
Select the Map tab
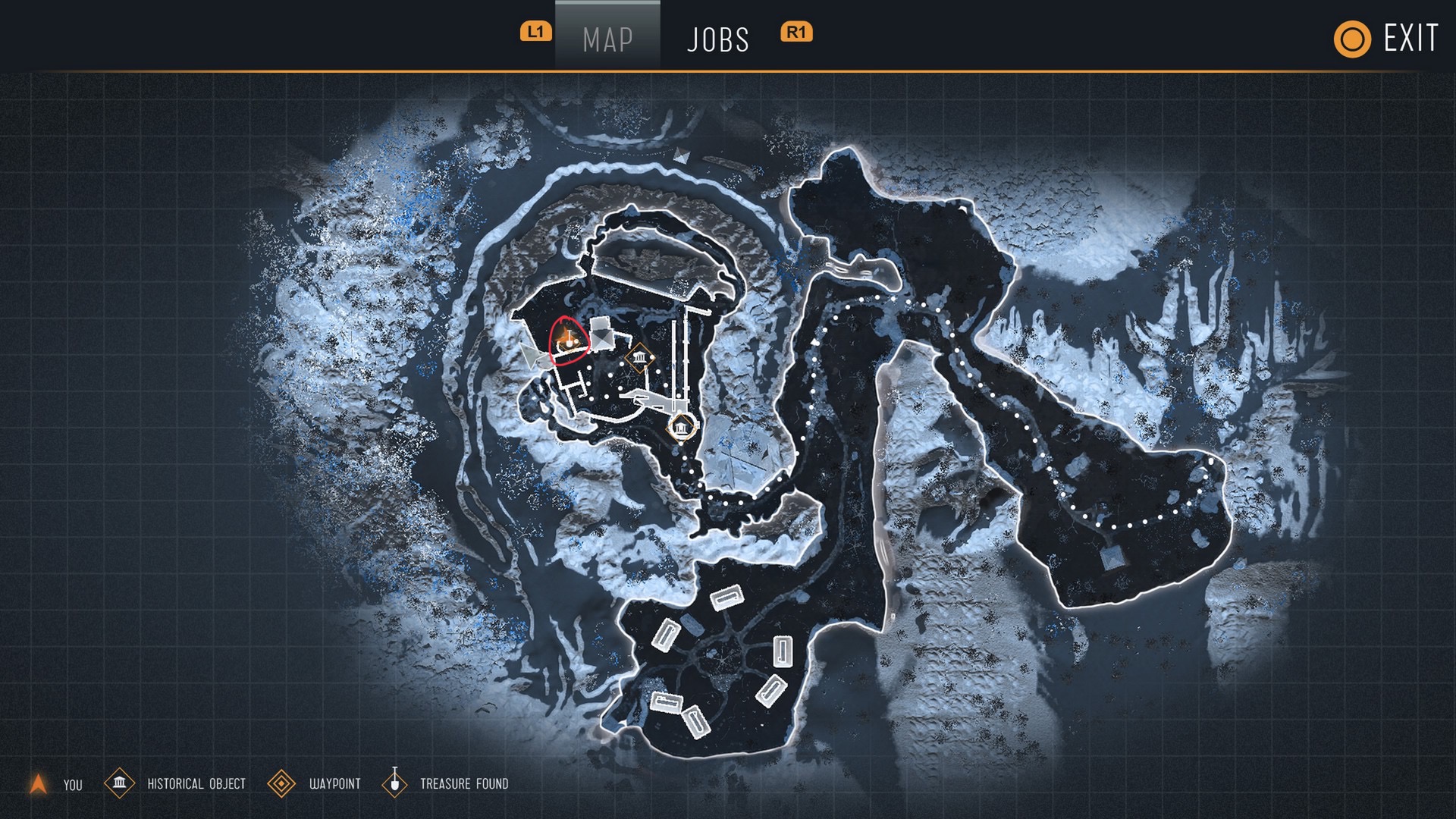[x=607, y=39]
